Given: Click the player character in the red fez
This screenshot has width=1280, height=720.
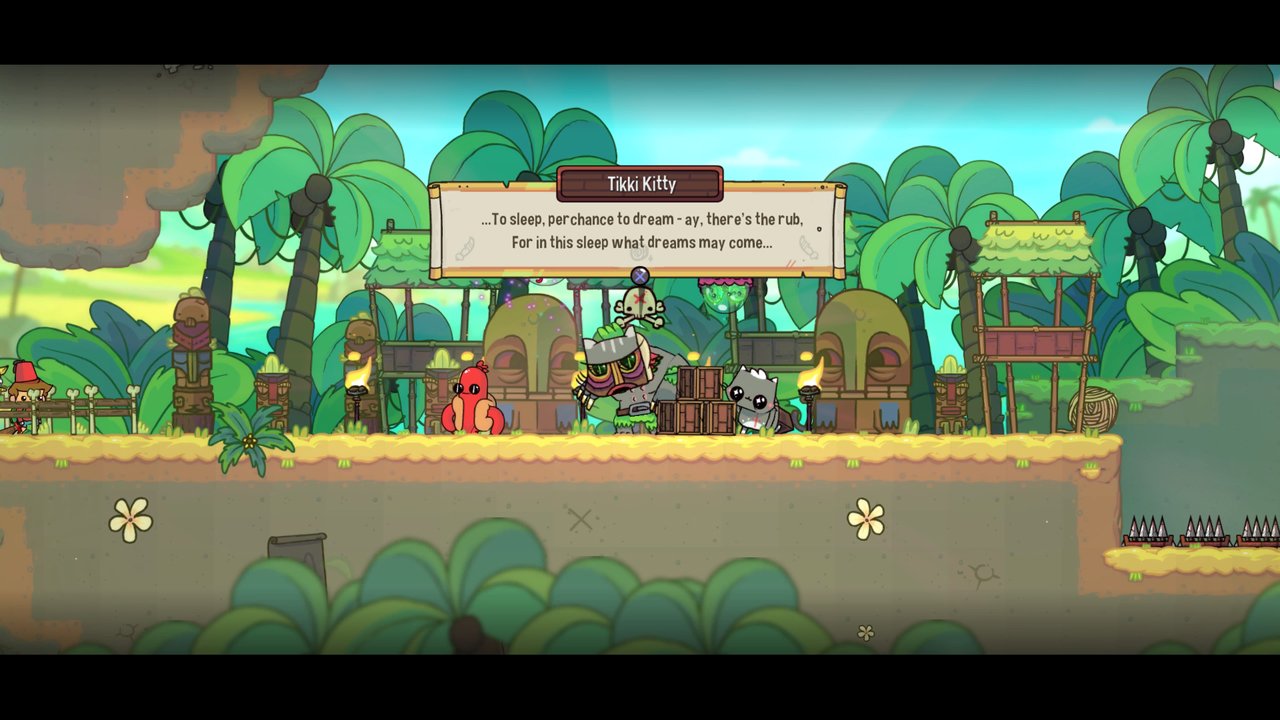Looking at the screenshot, I should 25,385.
